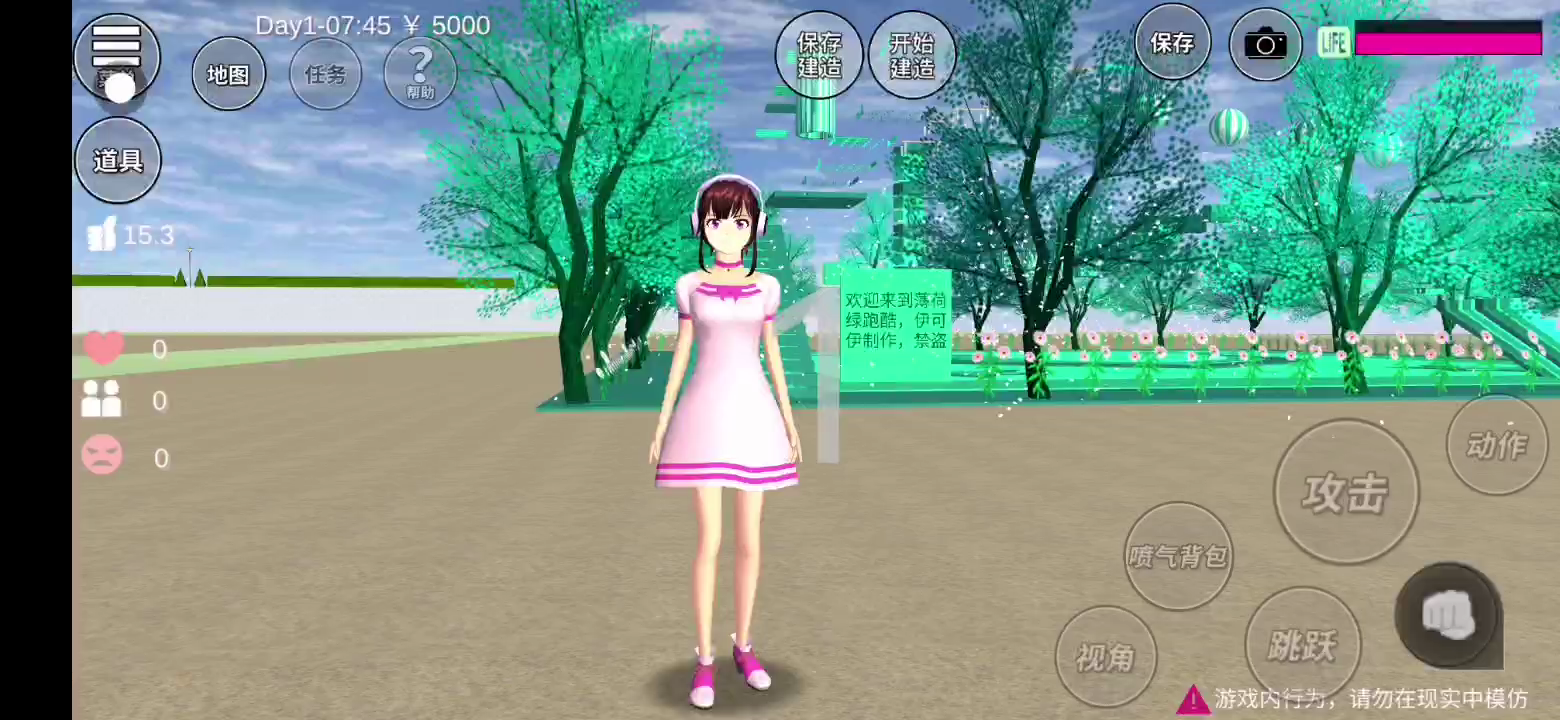Open the 地图 map button
Image resolution: width=1560 pixels, height=720 pixels.
tap(228, 74)
